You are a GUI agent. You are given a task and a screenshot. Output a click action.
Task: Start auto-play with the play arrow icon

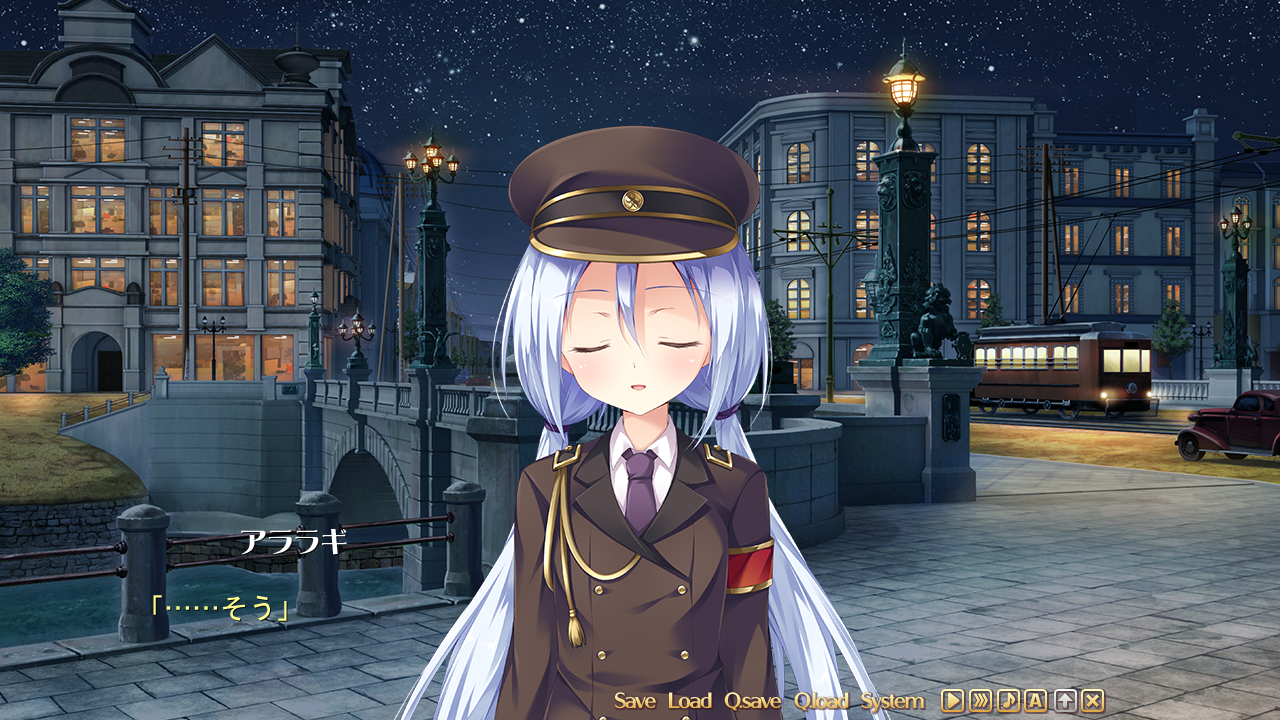point(952,701)
